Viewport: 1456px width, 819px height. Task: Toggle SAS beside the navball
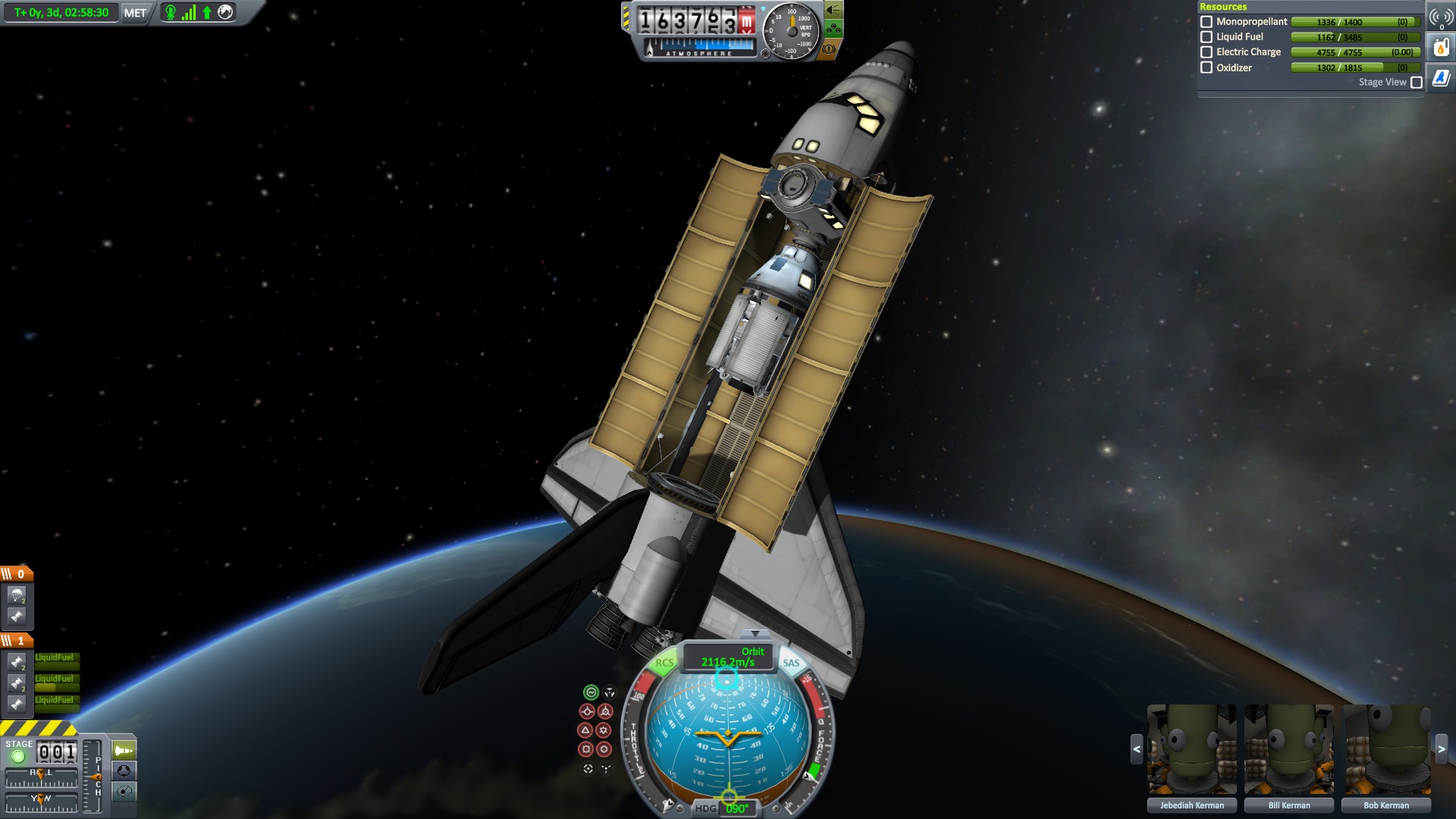791,663
